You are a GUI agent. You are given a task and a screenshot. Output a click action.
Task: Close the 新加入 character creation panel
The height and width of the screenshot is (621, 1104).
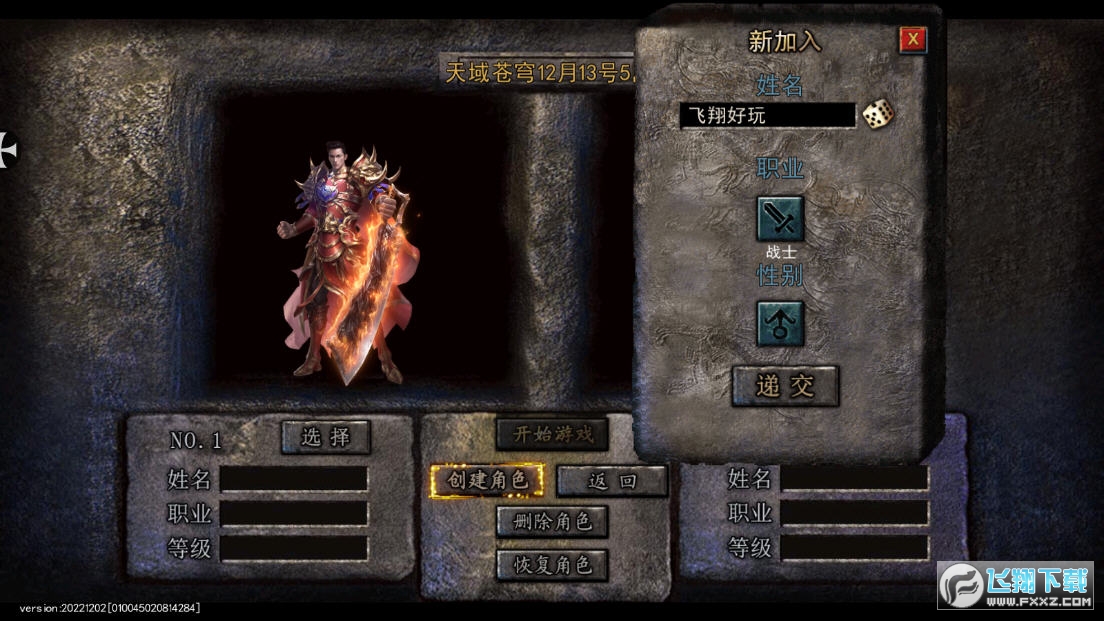pyautogui.click(x=912, y=40)
